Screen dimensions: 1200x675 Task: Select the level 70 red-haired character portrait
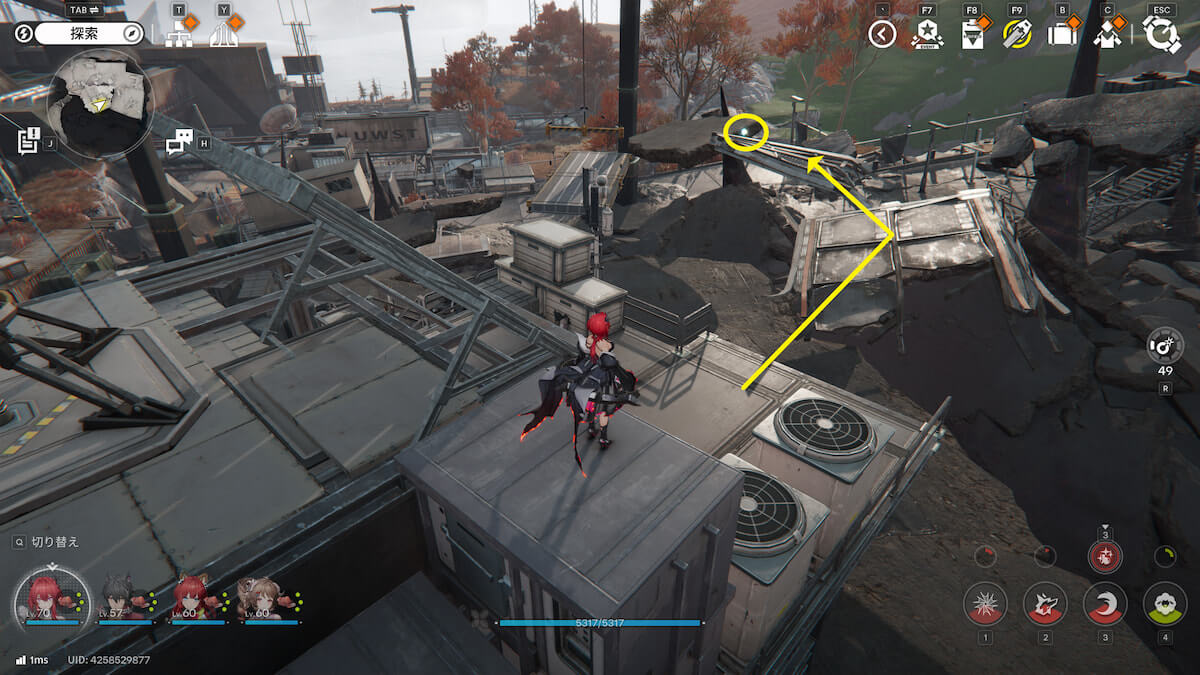(51, 599)
